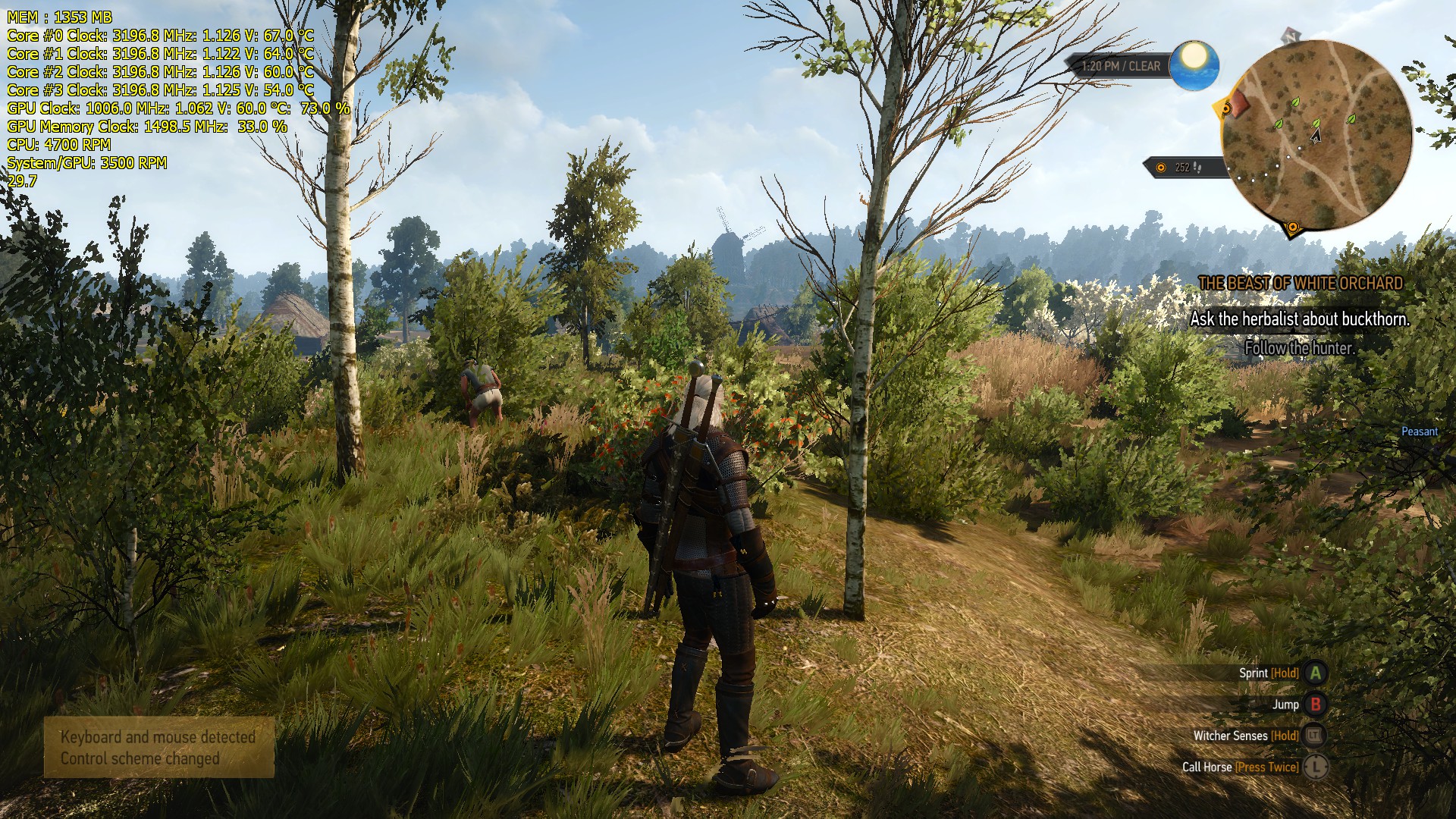The width and height of the screenshot is (1456, 819).
Task: Click the player arrow on the minimap
Action: 1316,136
